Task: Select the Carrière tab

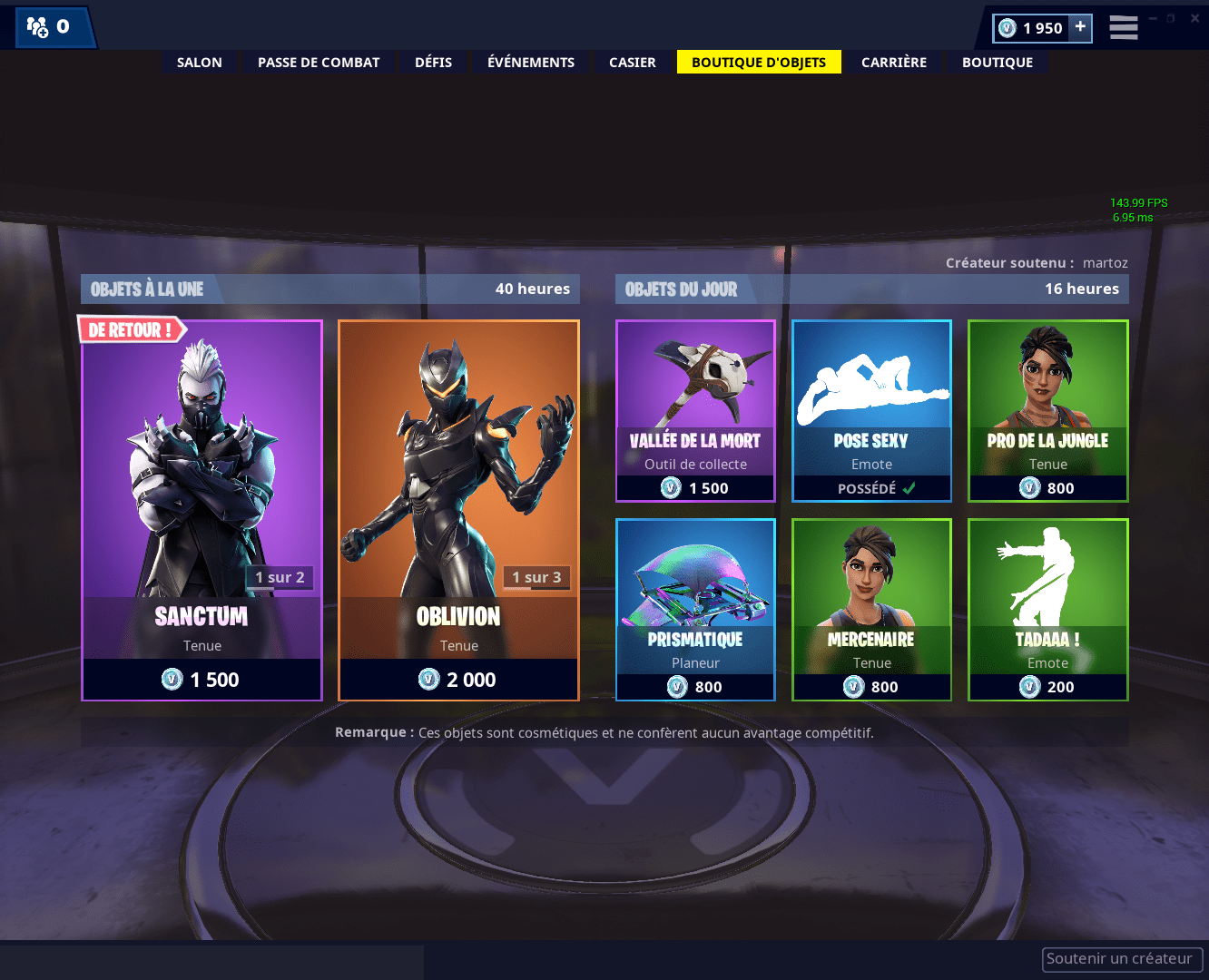Action: [x=894, y=63]
